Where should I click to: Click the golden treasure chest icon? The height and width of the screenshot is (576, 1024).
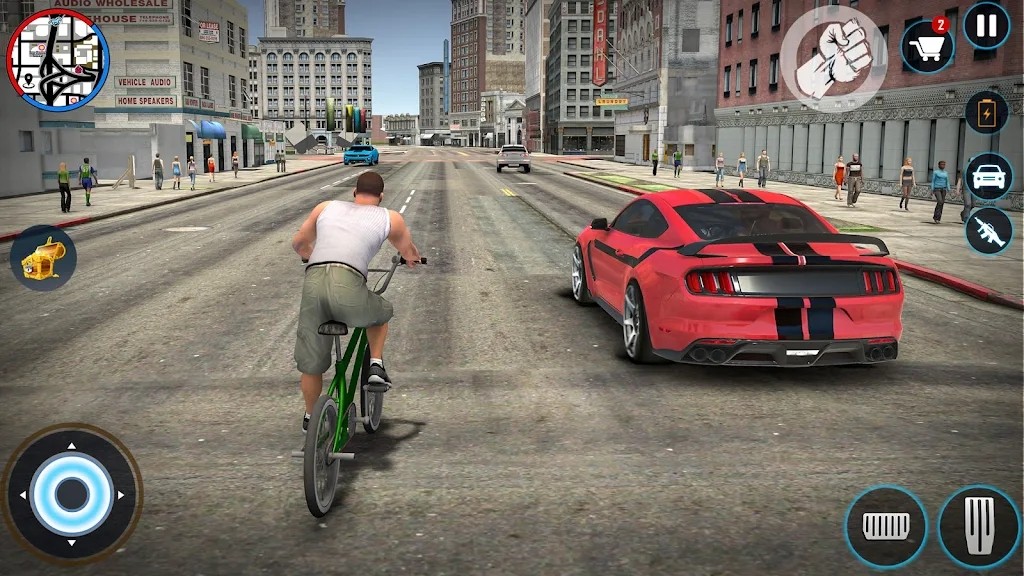[43, 258]
